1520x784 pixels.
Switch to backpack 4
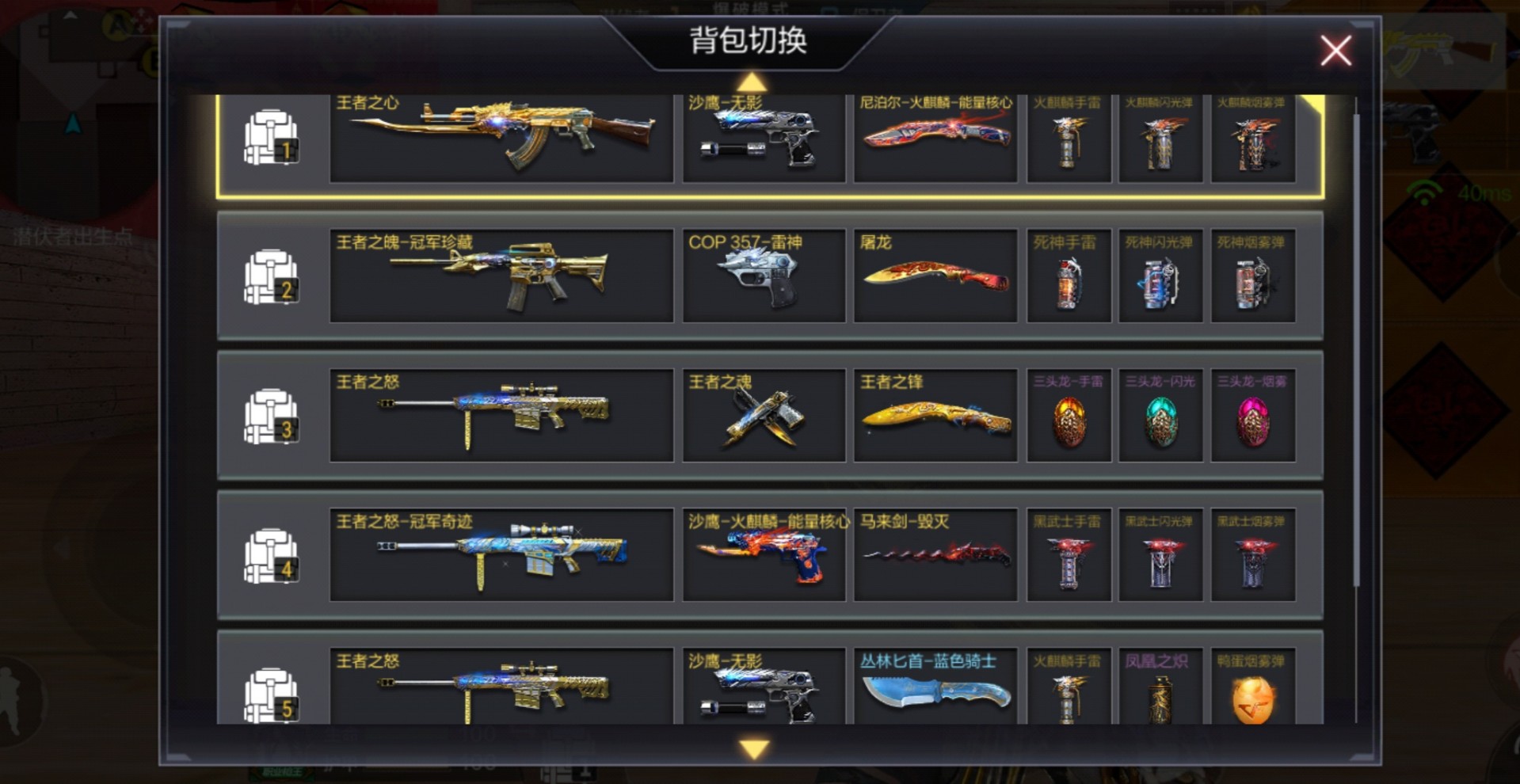click(x=270, y=554)
